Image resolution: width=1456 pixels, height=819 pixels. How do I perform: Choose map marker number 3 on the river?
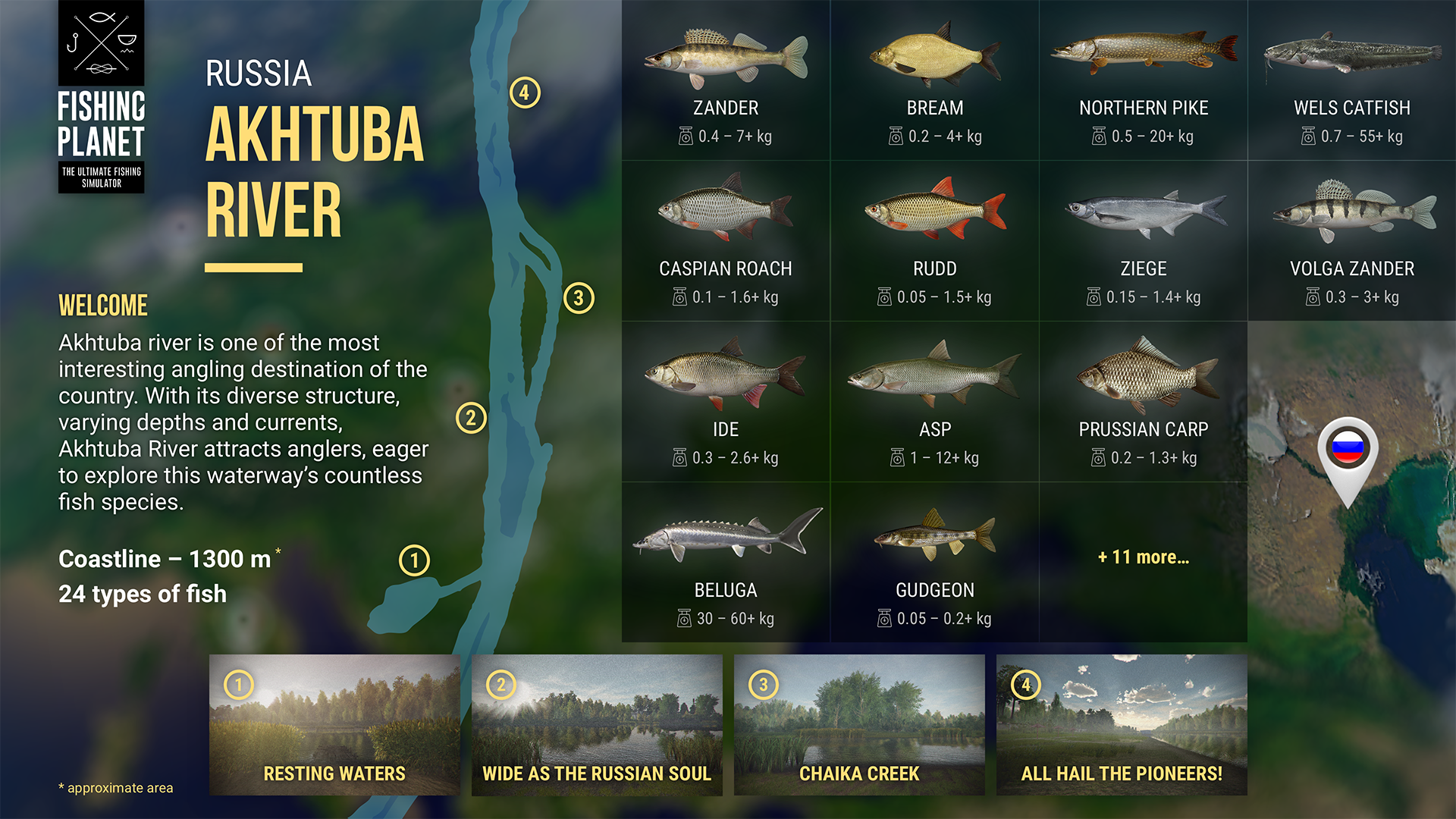(579, 298)
